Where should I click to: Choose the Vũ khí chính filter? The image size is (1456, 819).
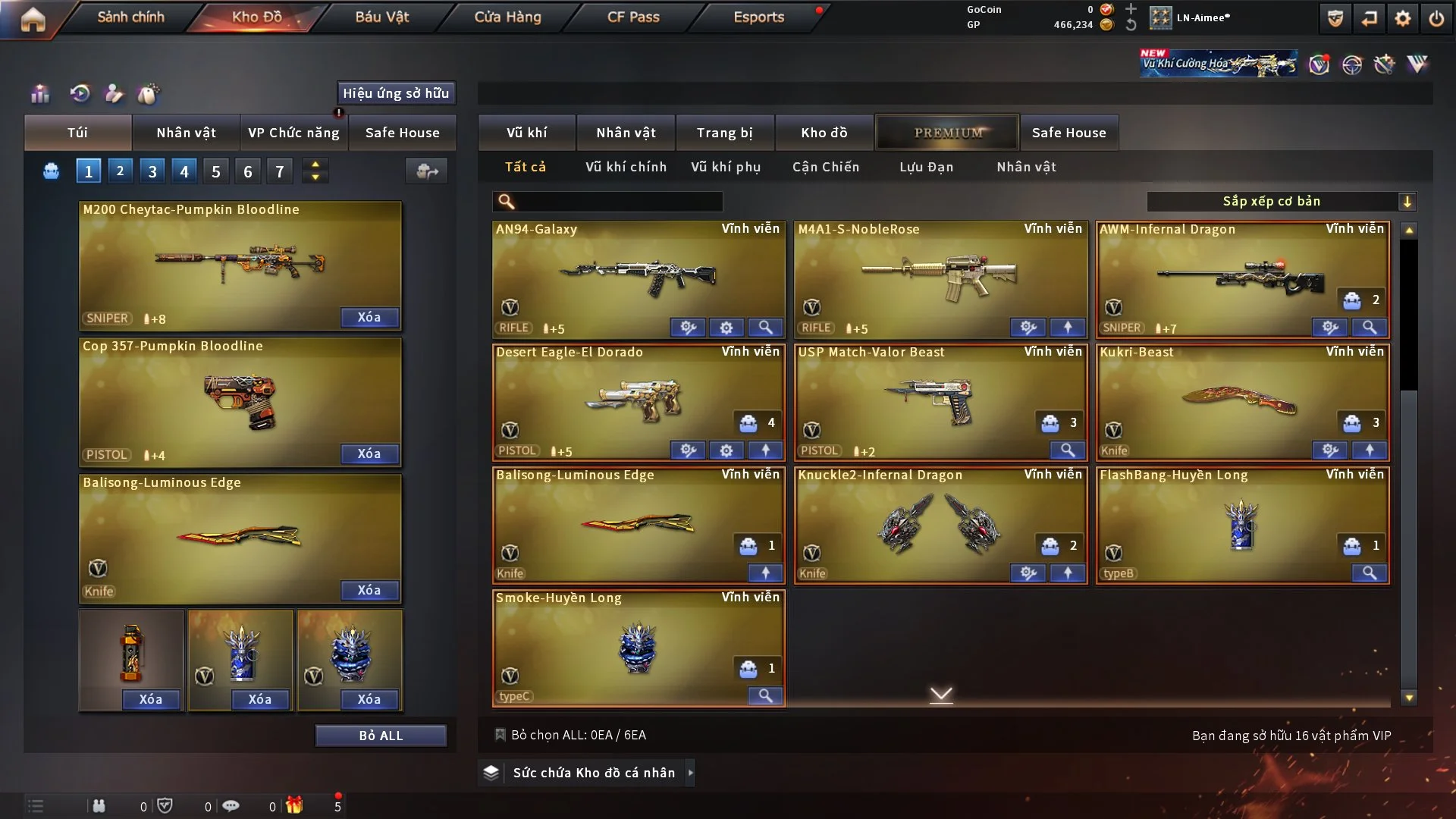[x=626, y=167]
